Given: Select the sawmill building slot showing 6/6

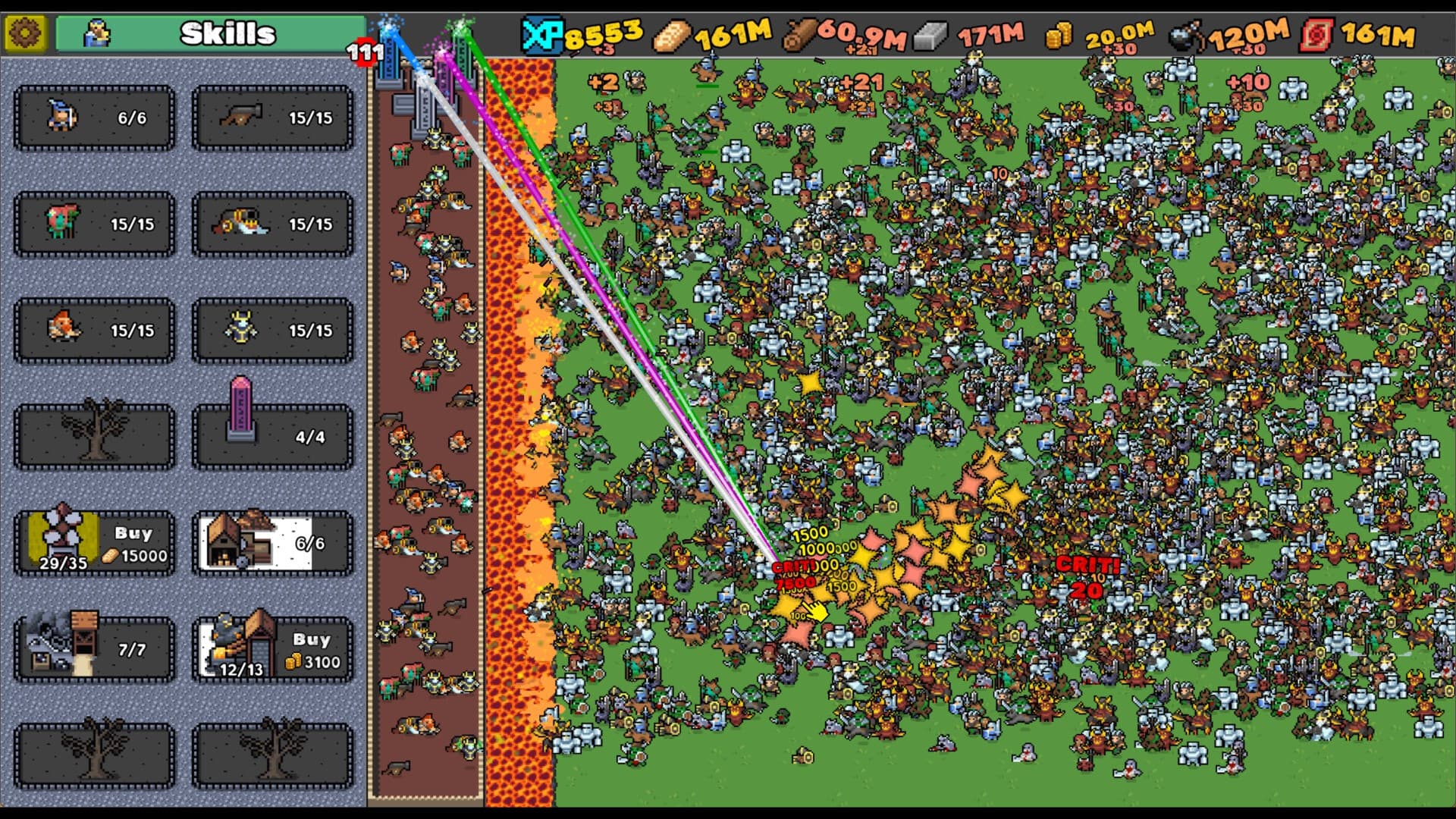Looking at the screenshot, I should pos(271,543).
